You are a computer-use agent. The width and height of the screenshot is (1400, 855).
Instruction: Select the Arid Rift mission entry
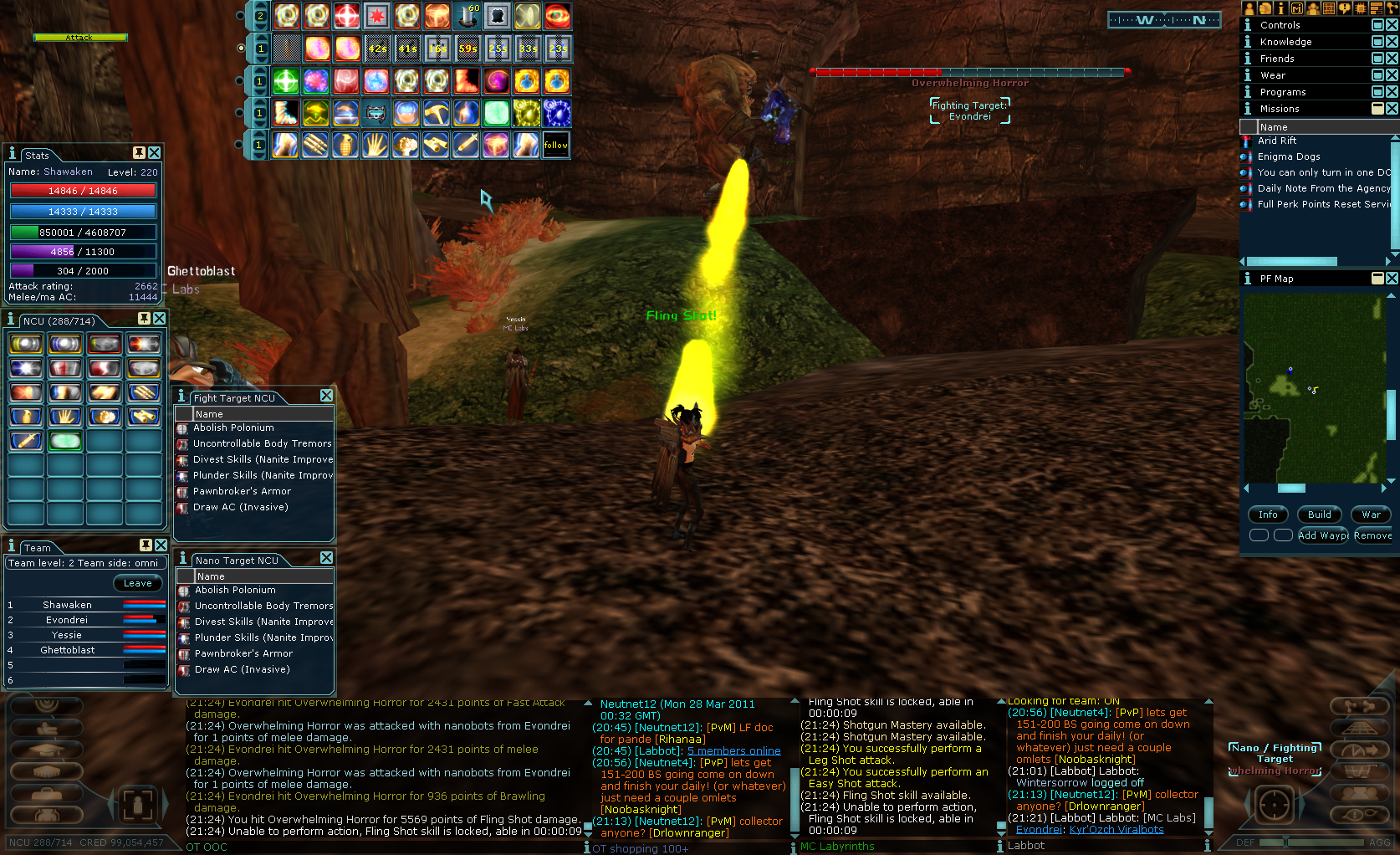click(1277, 141)
